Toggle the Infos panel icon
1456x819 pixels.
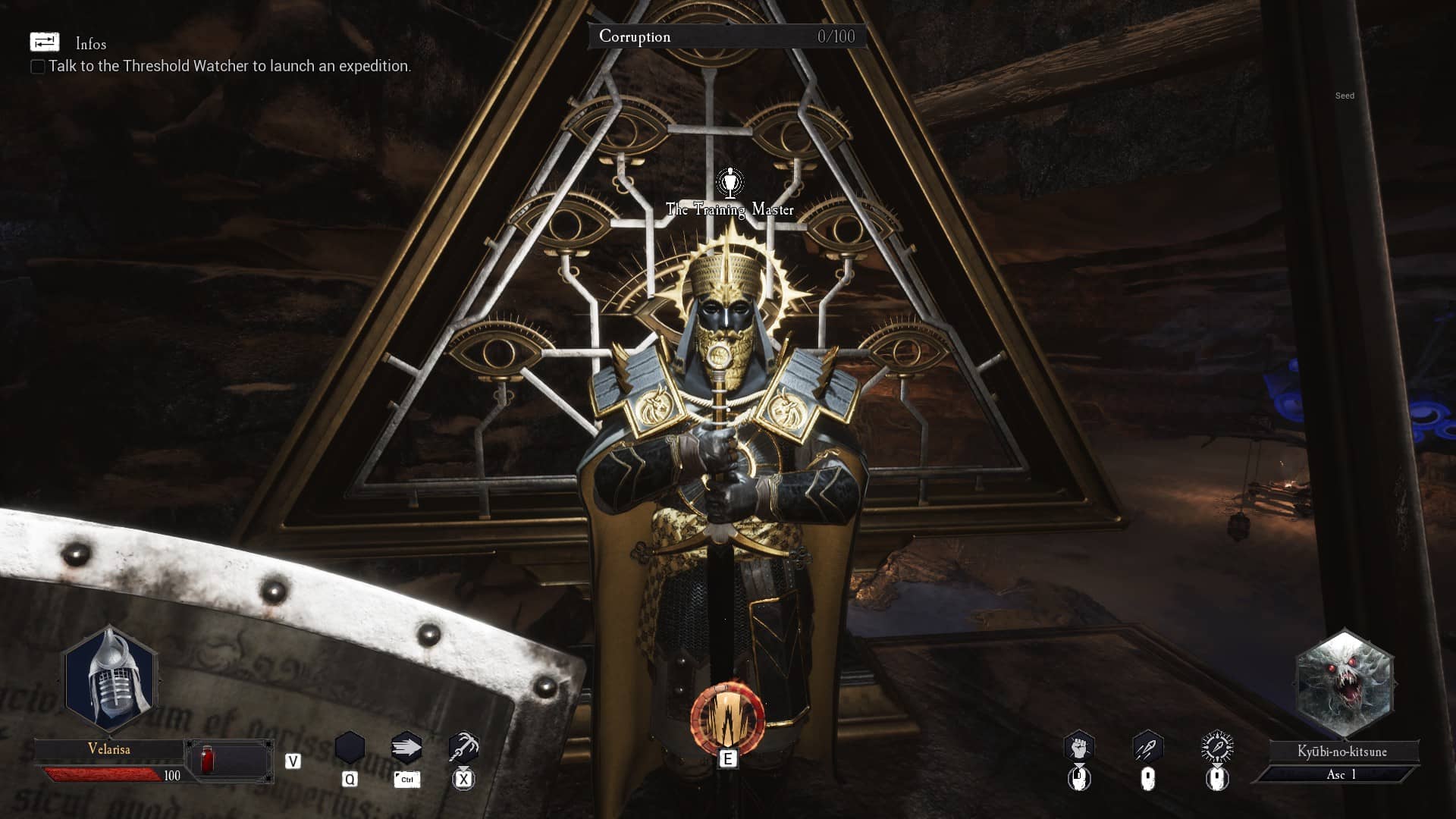click(44, 42)
